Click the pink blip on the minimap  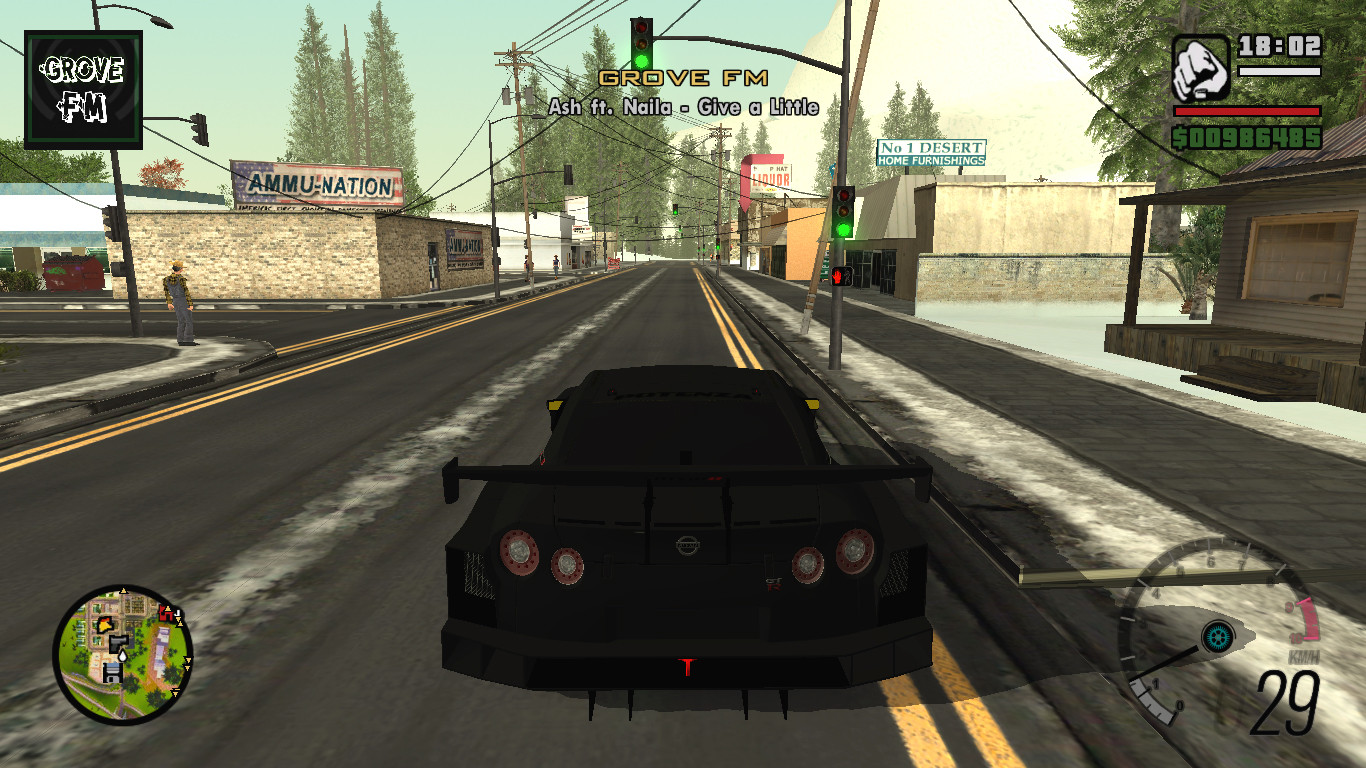tap(165, 614)
